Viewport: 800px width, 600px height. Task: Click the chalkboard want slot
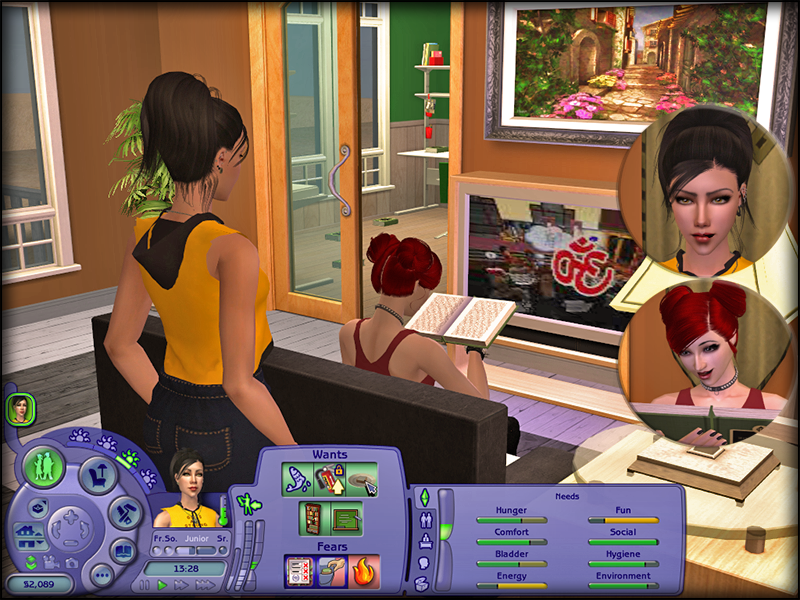(346, 518)
